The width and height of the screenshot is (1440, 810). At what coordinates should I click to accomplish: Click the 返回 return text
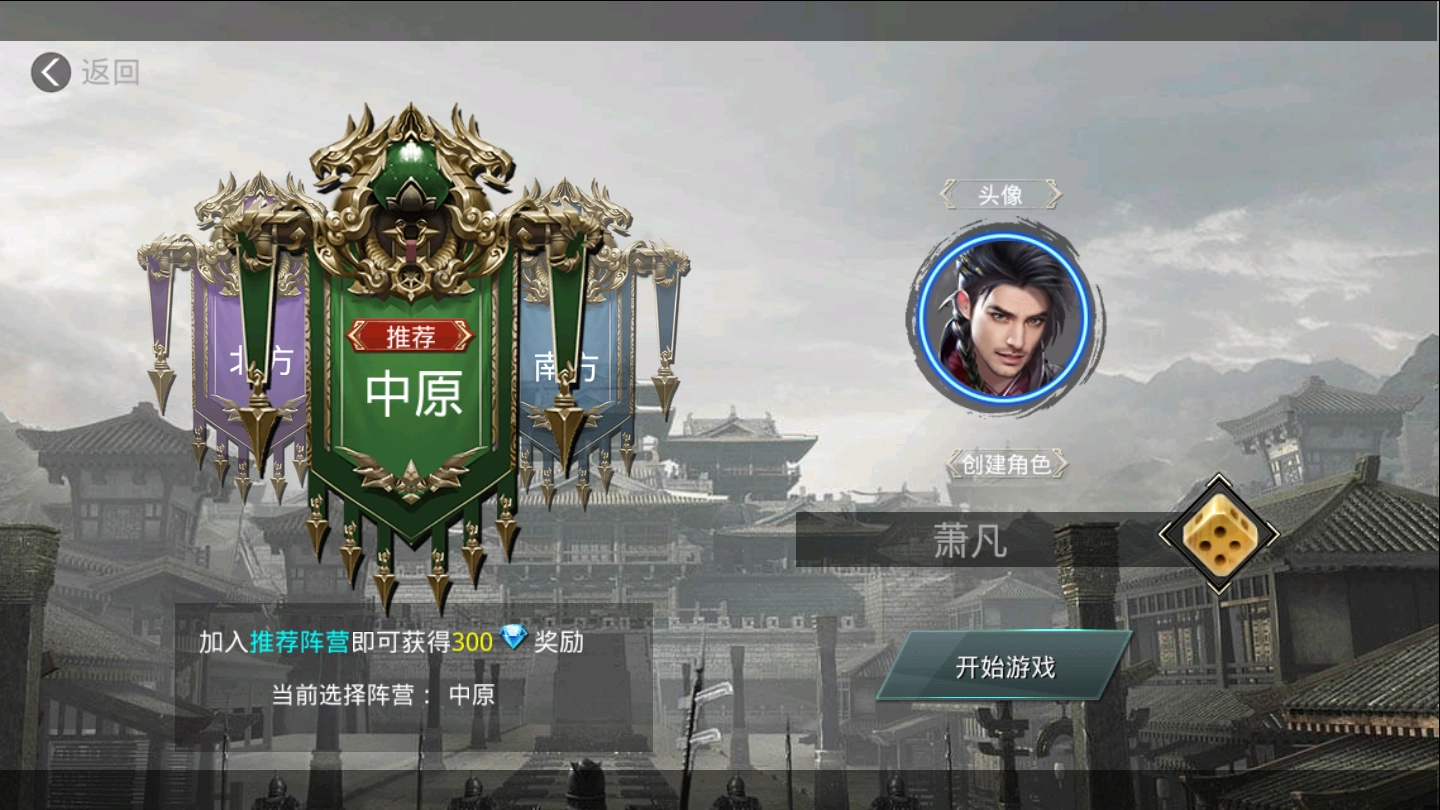coord(110,71)
